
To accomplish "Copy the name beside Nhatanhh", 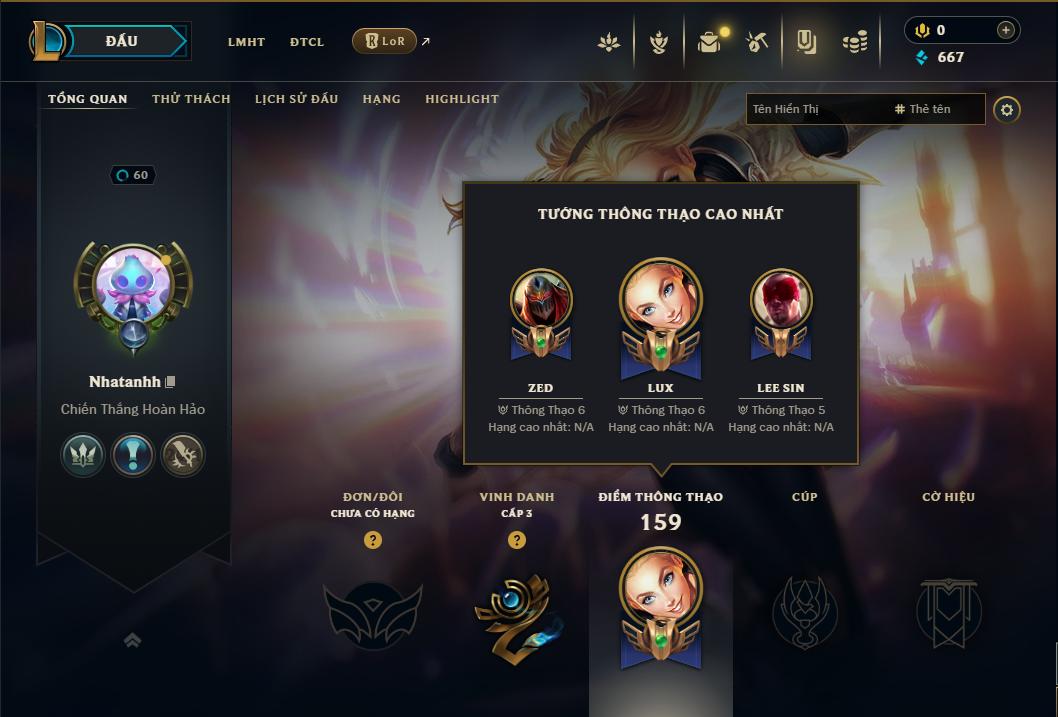I will click(x=171, y=382).
